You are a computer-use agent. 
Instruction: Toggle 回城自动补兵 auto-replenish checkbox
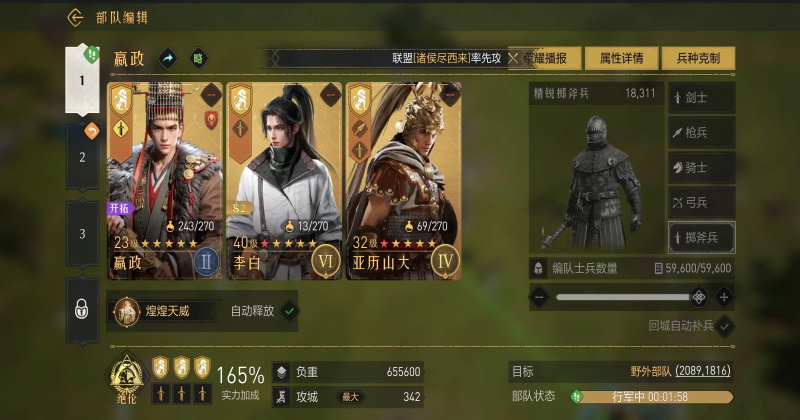pyautogui.click(x=725, y=326)
